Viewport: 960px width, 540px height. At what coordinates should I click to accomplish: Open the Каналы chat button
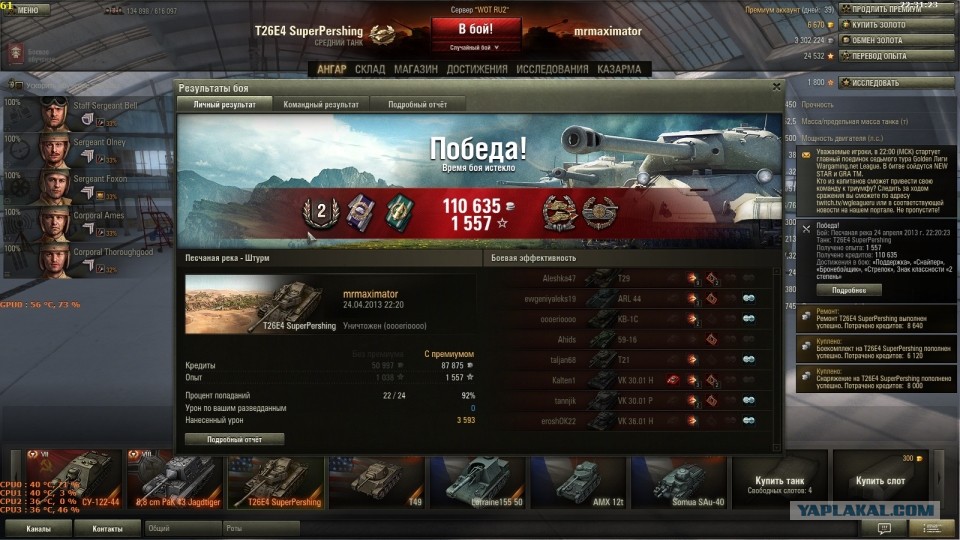[x=39, y=528]
